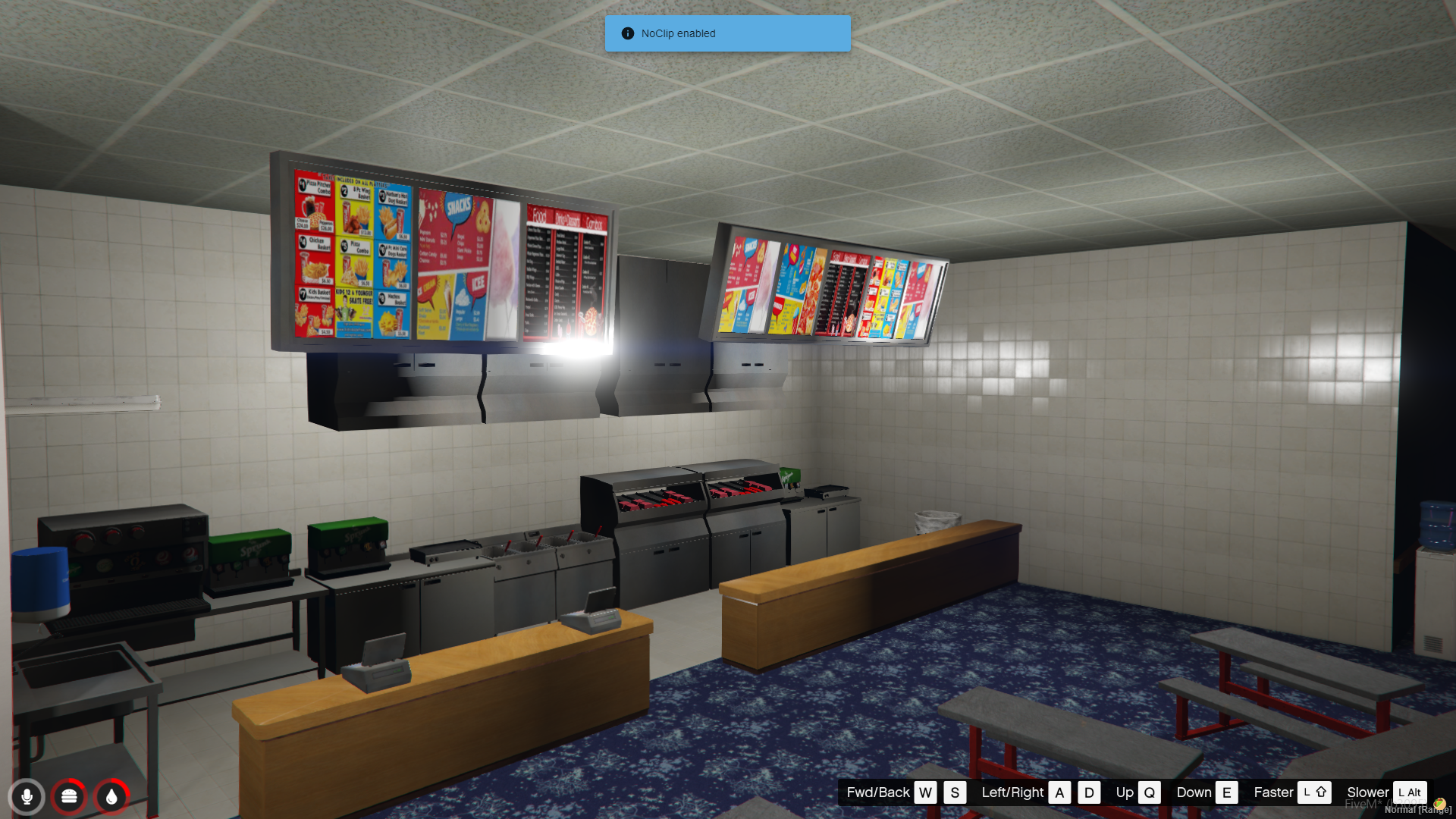Select the burger hunger status icon
The width and height of the screenshot is (1456, 819).
(69, 796)
